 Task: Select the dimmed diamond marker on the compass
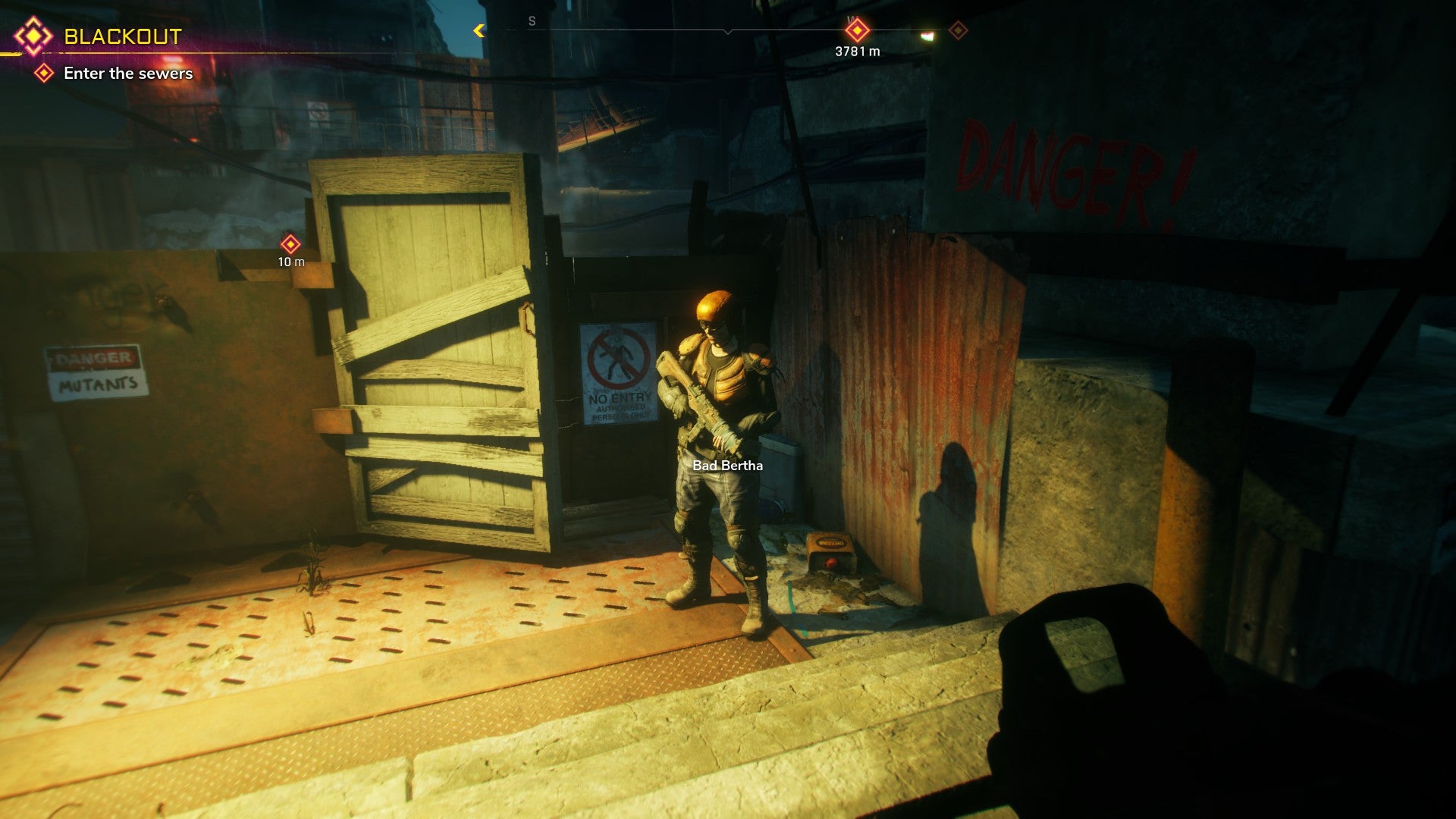(x=959, y=30)
